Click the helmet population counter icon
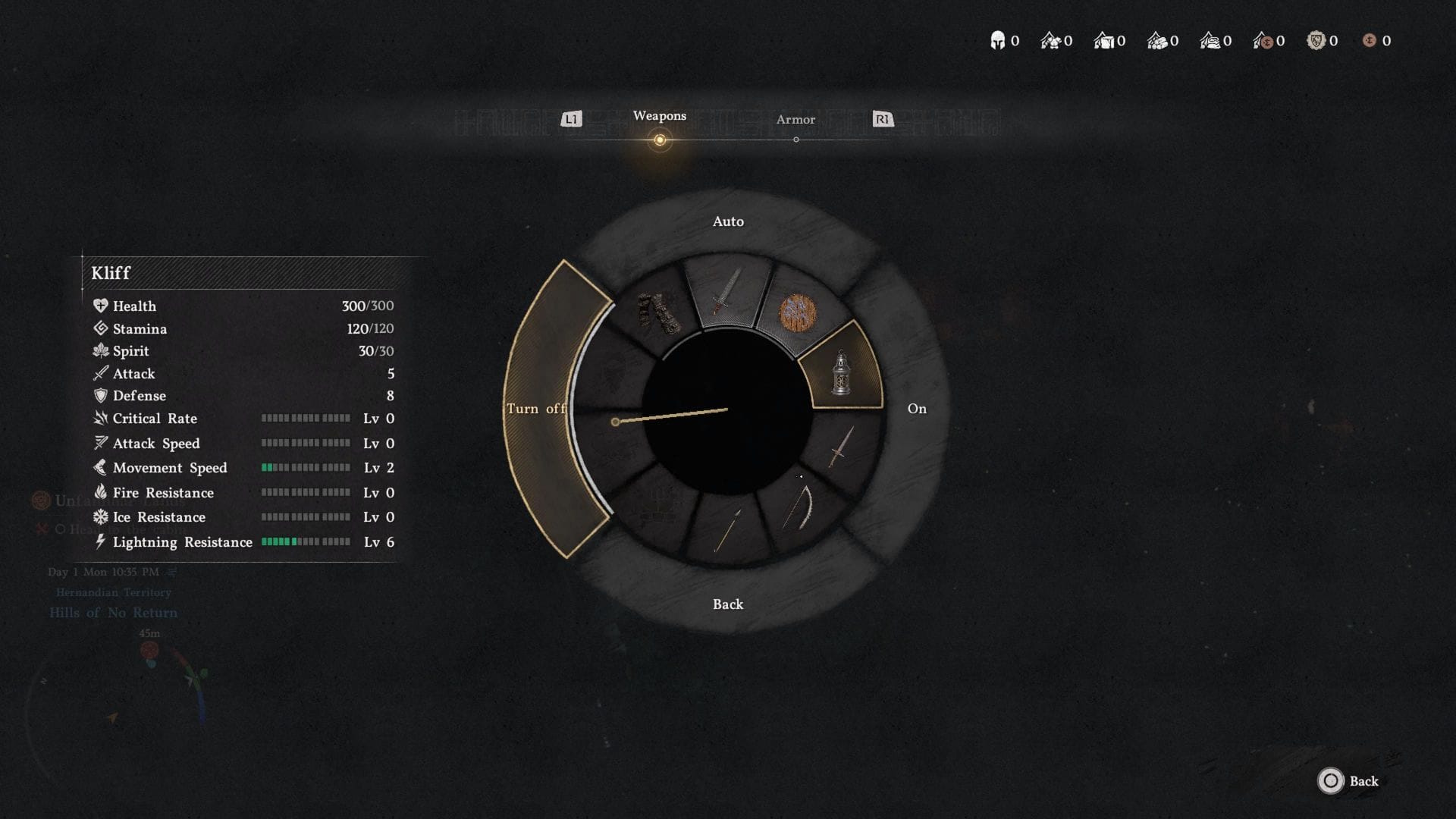Image resolution: width=1456 pixels, height=819 pixels. click(x=997, y=40)
